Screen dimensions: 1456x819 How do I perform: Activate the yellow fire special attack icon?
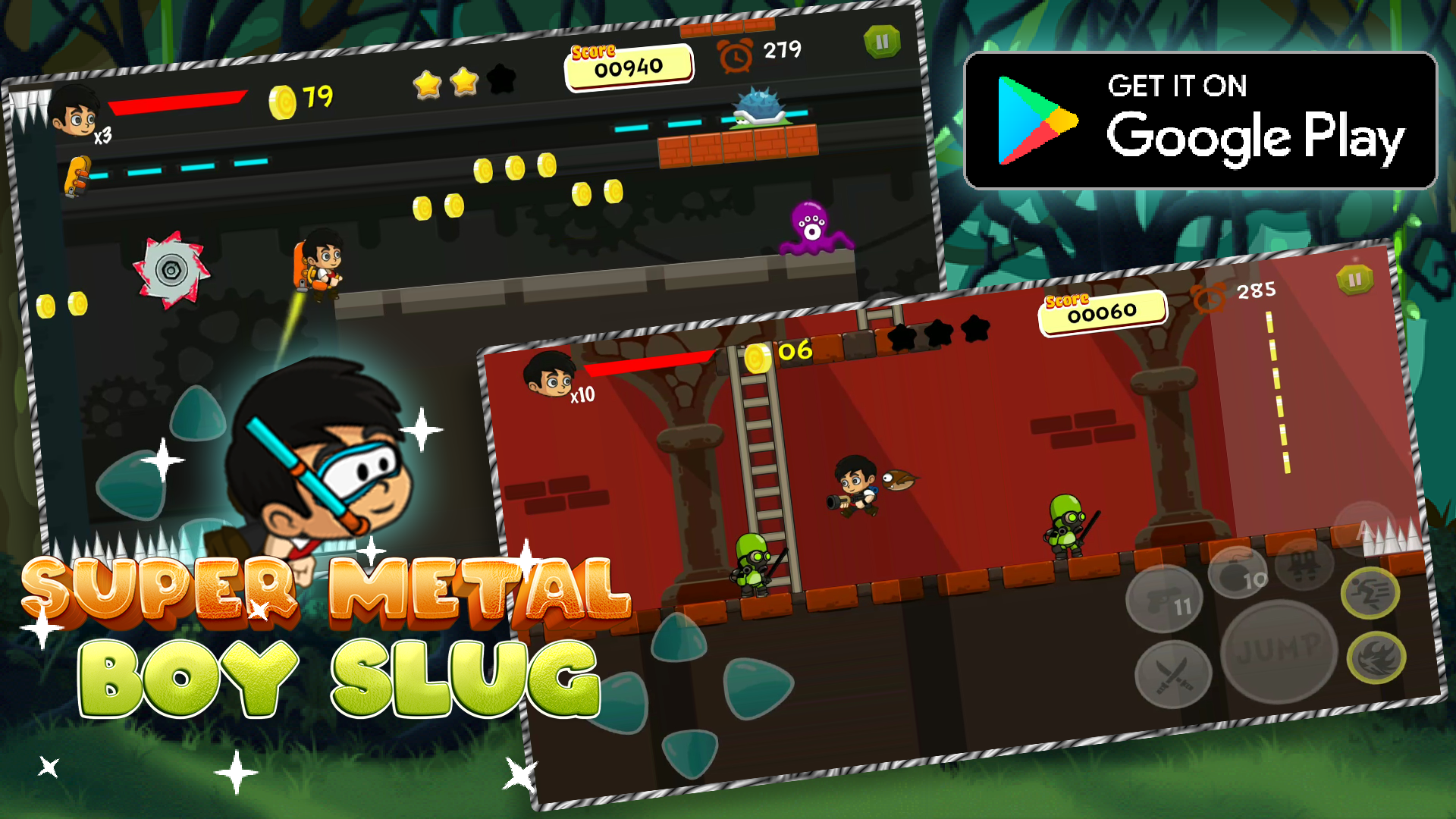[1376, 657]
